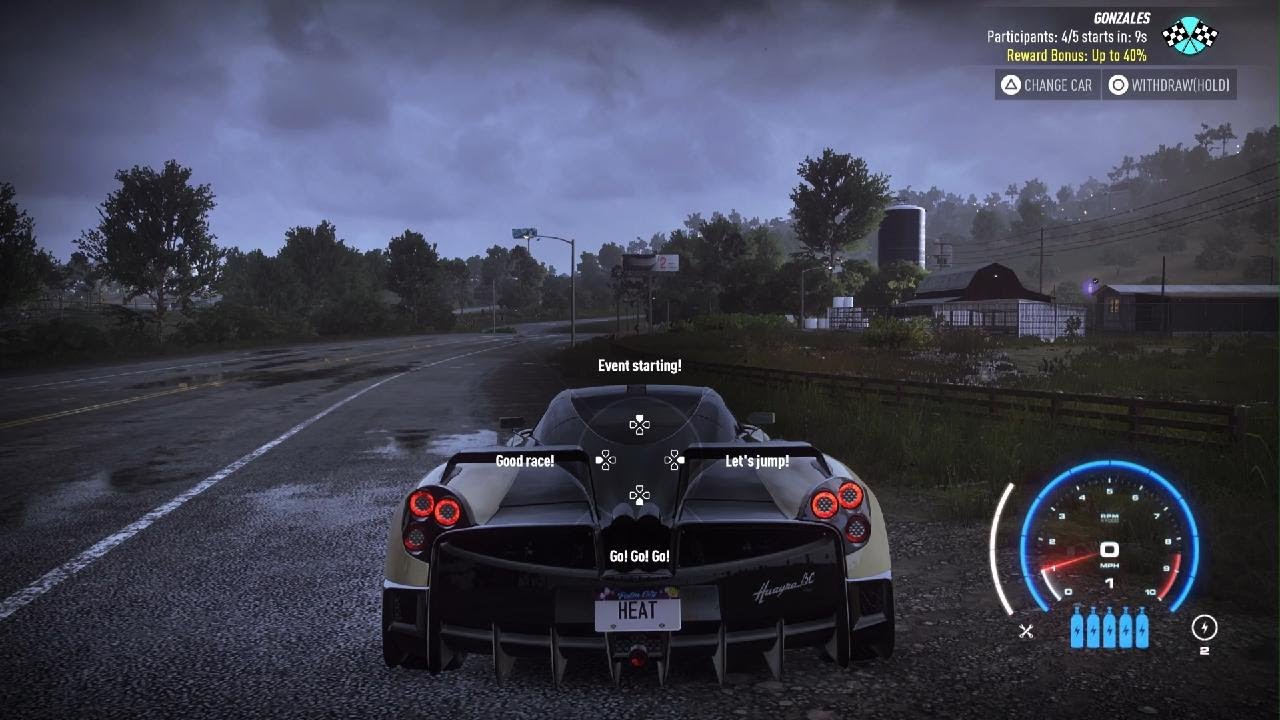
Task: Click the checkered flag event icon
Action: coord(1189,35)
